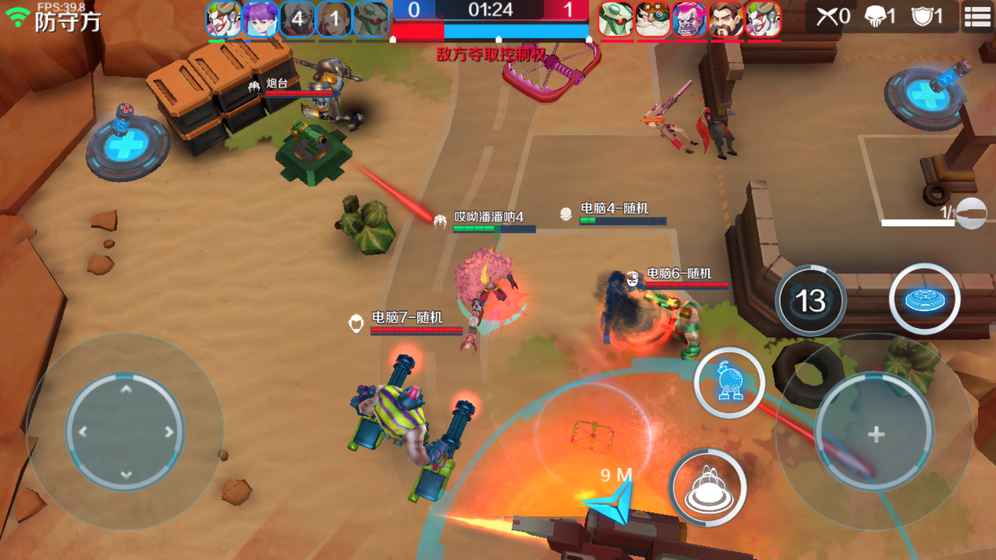The image size is (996, 560).
Task: Select the green robot enemy portrait
Action: coord(616,19)
